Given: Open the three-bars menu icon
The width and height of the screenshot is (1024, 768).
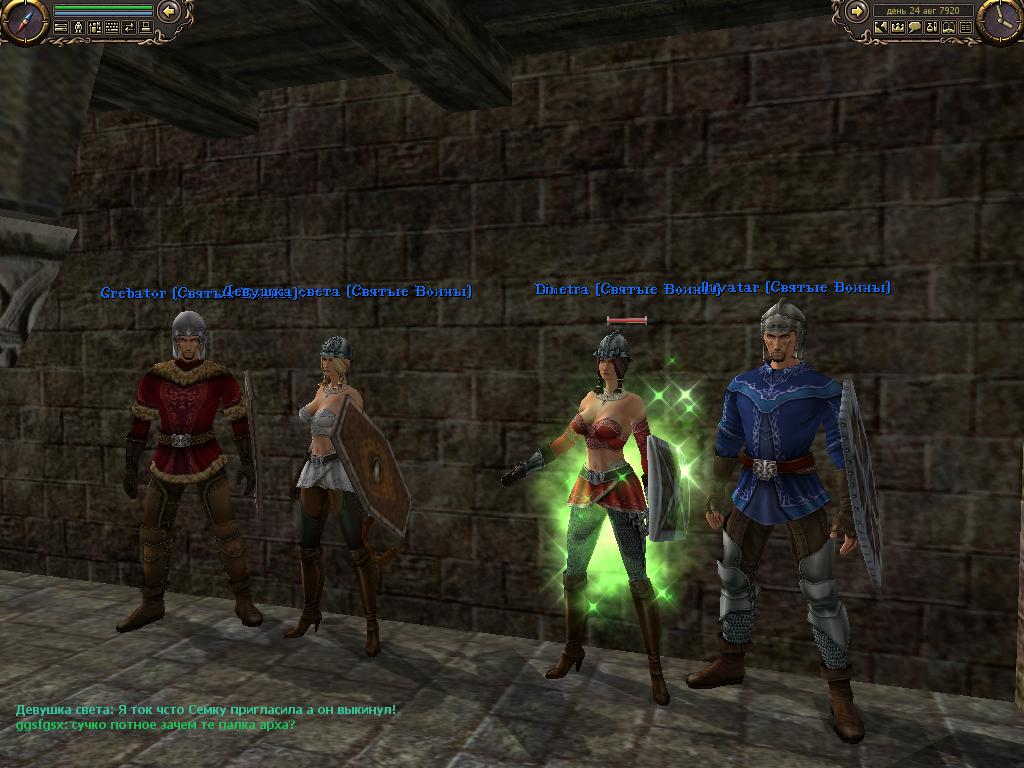Looking at the screenshot, I should 61,27.
